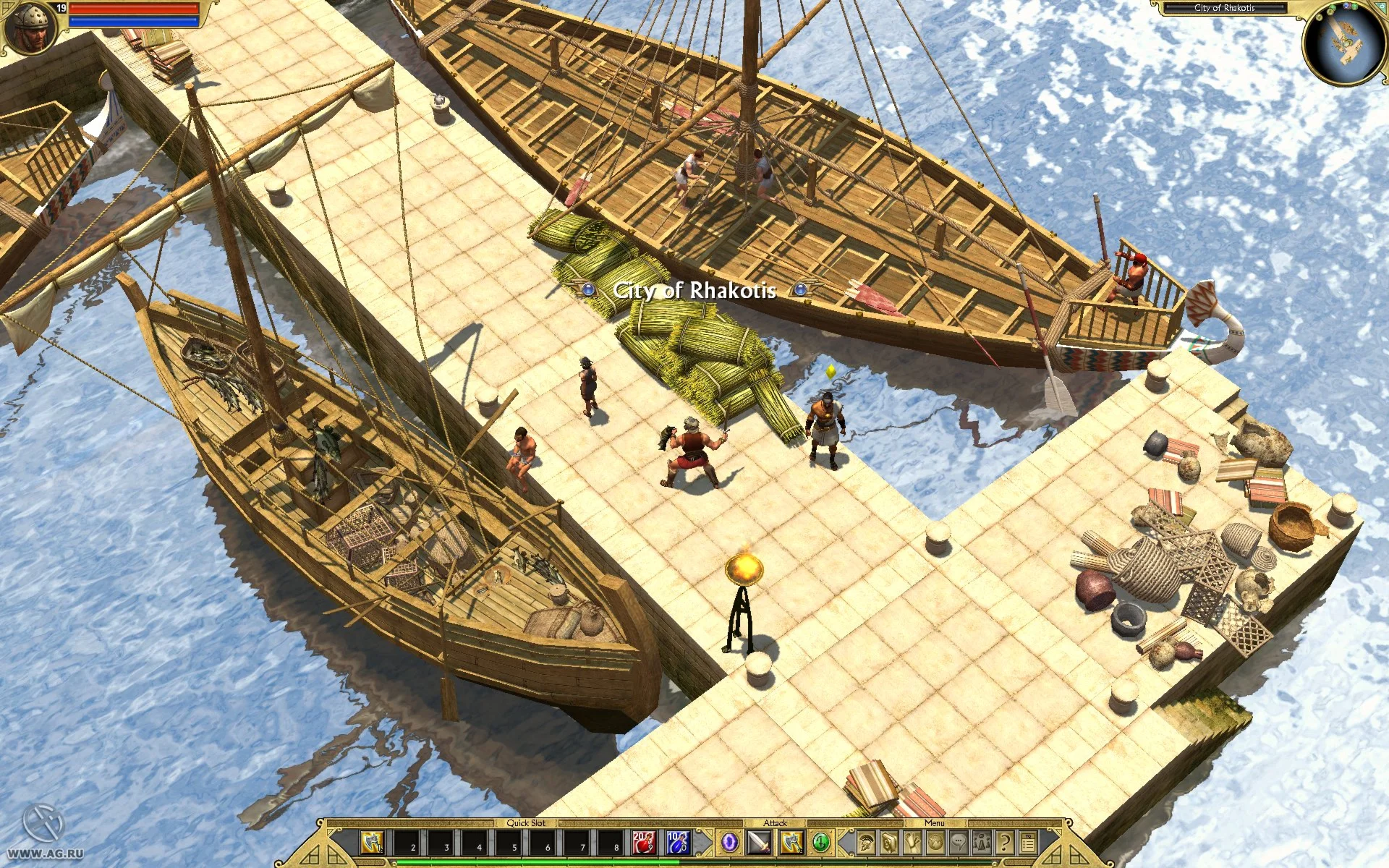
Task: Open the purple town portal
Action: pyautogui.click(x=729, y=843)
